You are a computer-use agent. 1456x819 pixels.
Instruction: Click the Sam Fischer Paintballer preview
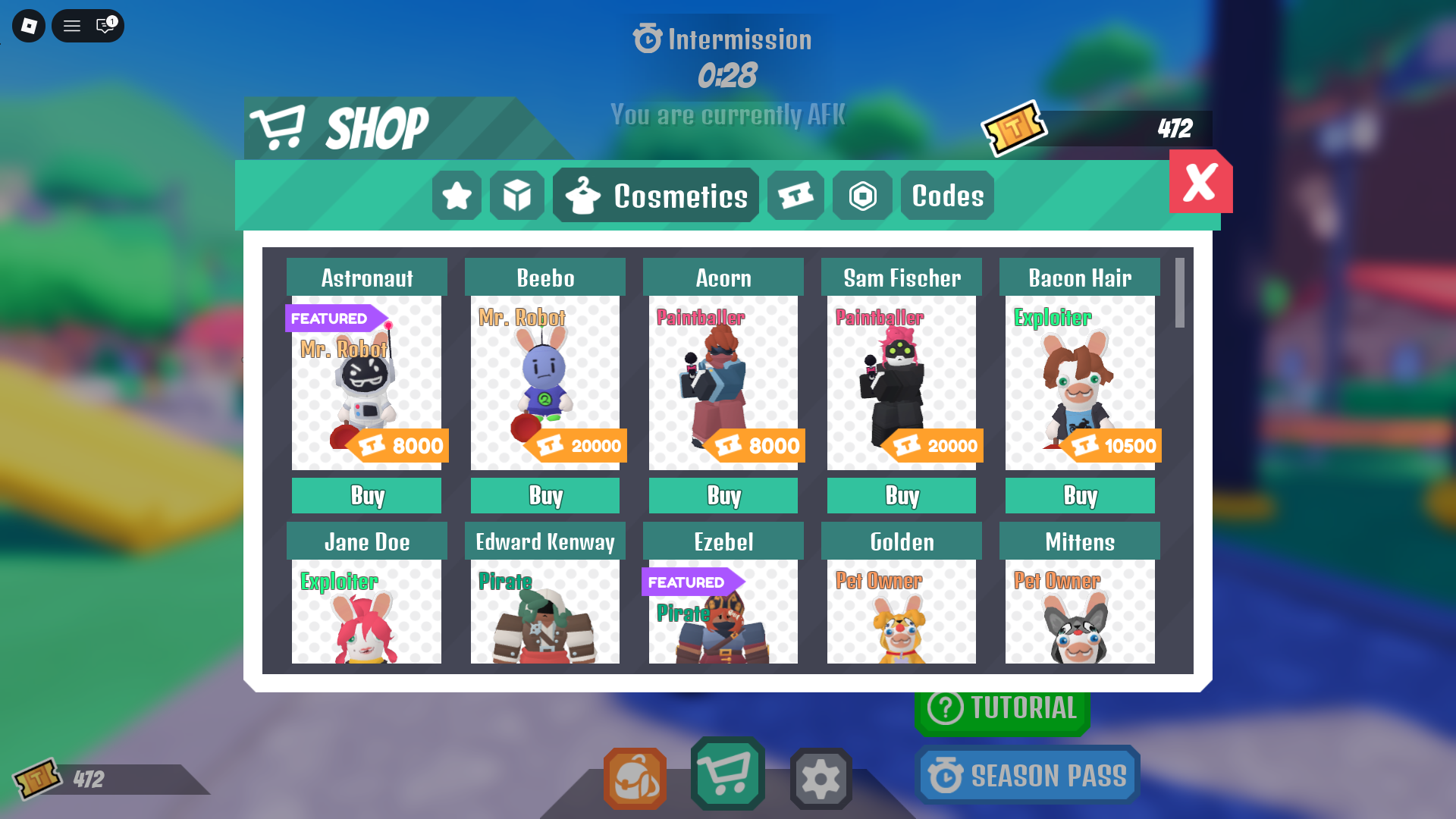click(901, 381)
